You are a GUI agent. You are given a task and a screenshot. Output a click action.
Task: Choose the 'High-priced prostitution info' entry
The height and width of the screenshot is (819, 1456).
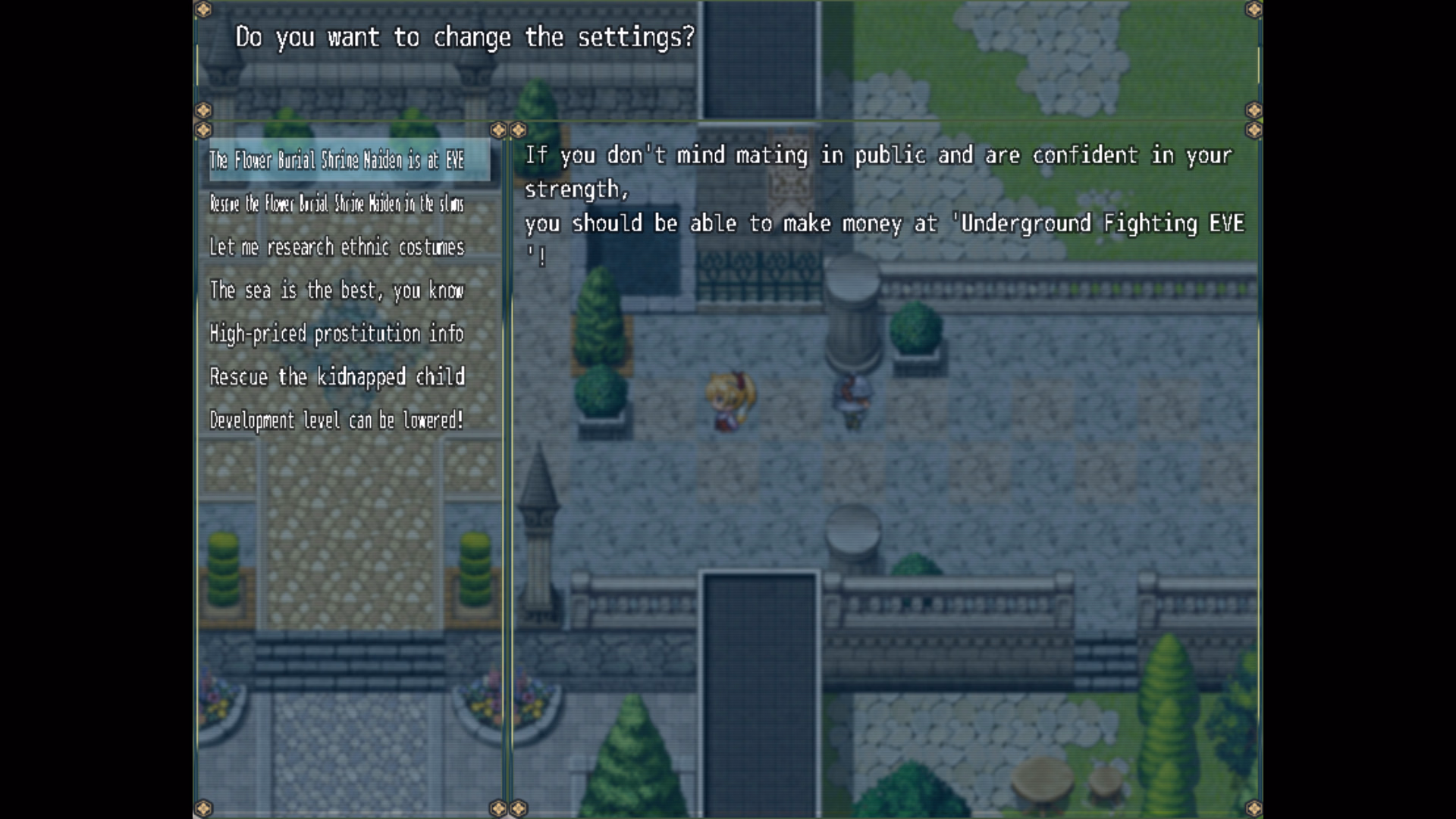point(337,334)
